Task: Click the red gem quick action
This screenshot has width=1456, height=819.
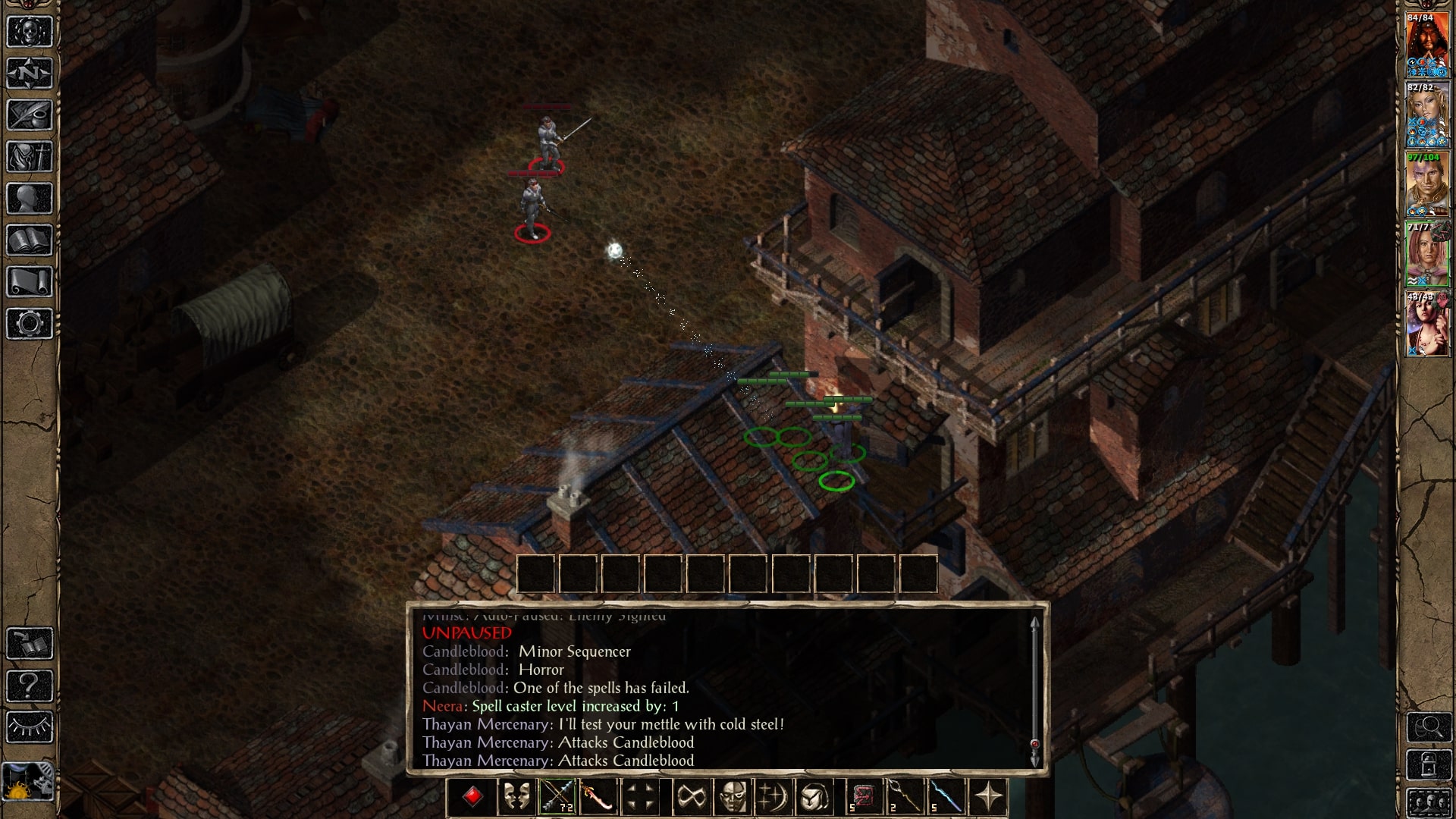Action: pos(472,797)
